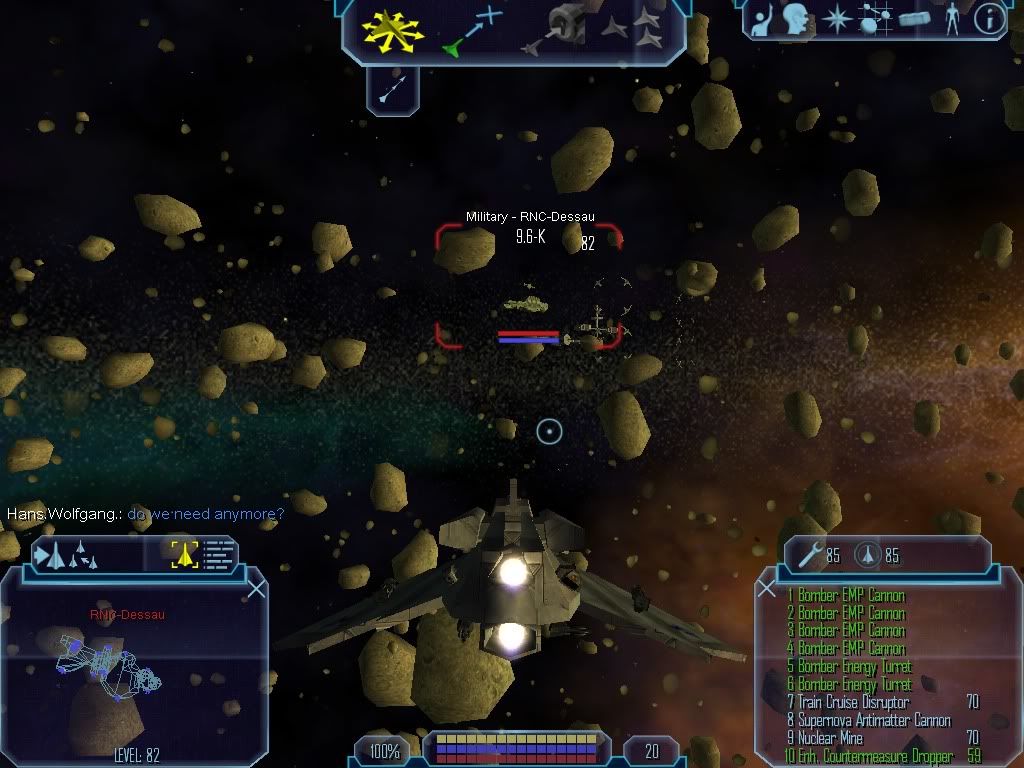Viewport: 1024px width, 768px height.
Task: Choose the join formation icon
Action: 632,29
